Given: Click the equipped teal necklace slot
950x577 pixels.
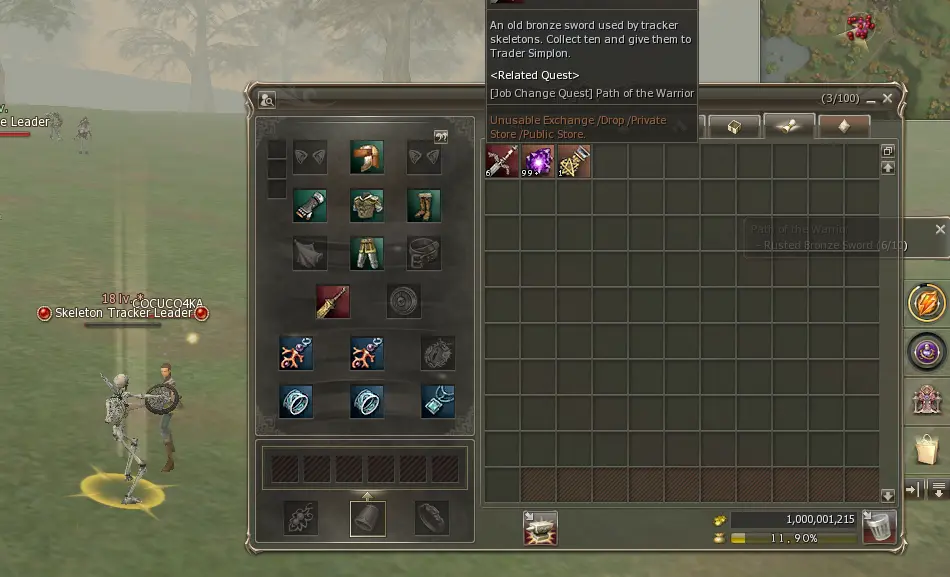Looking at the screenshot, I should click(438, 401).
